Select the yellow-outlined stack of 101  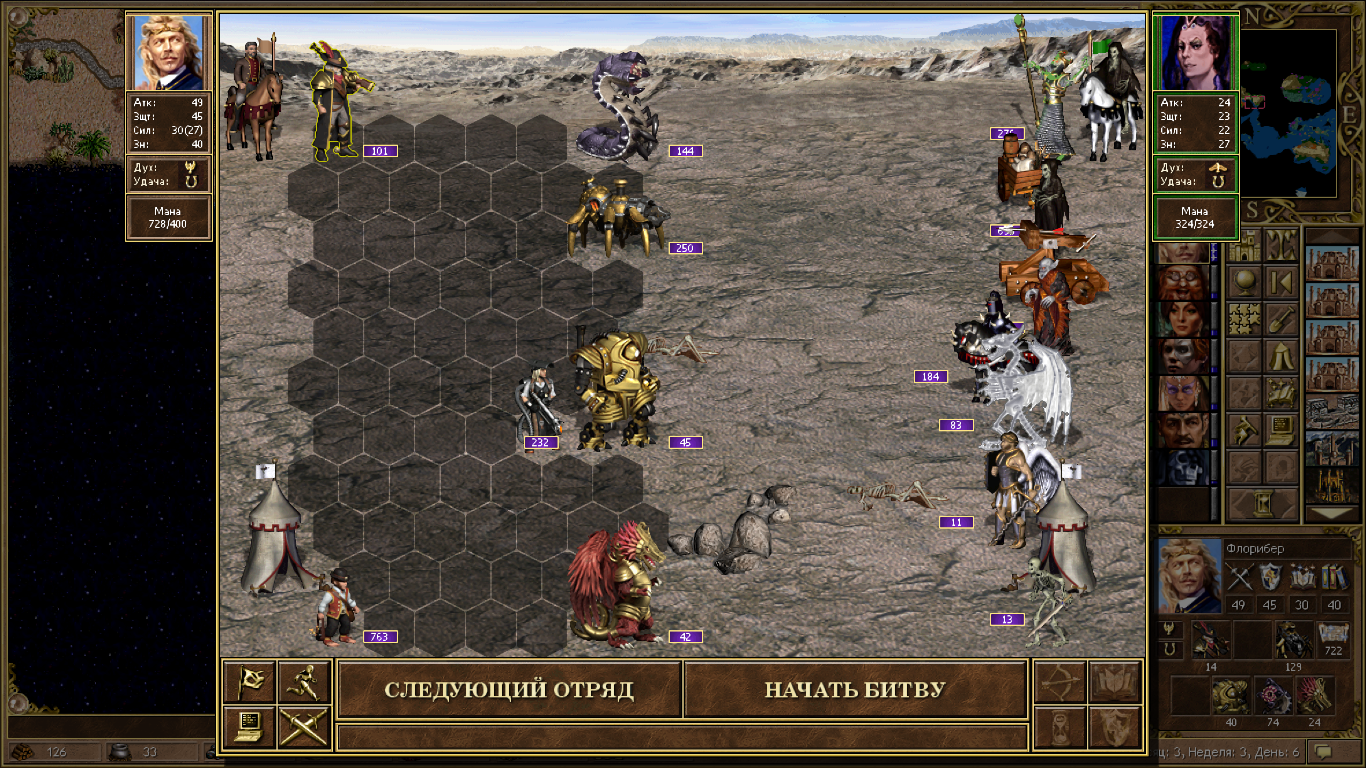pos(337,100)
